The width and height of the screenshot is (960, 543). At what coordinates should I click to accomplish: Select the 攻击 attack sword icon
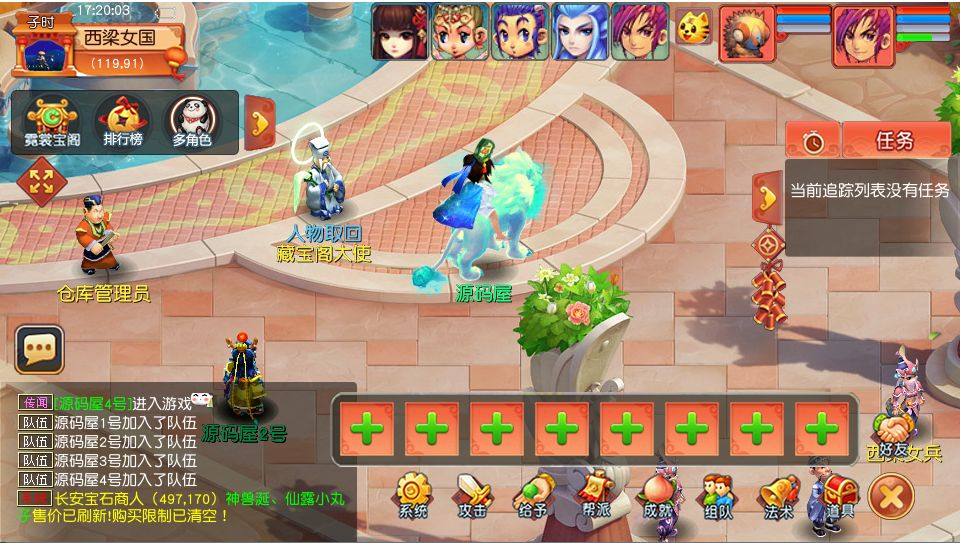pos(472,495)
